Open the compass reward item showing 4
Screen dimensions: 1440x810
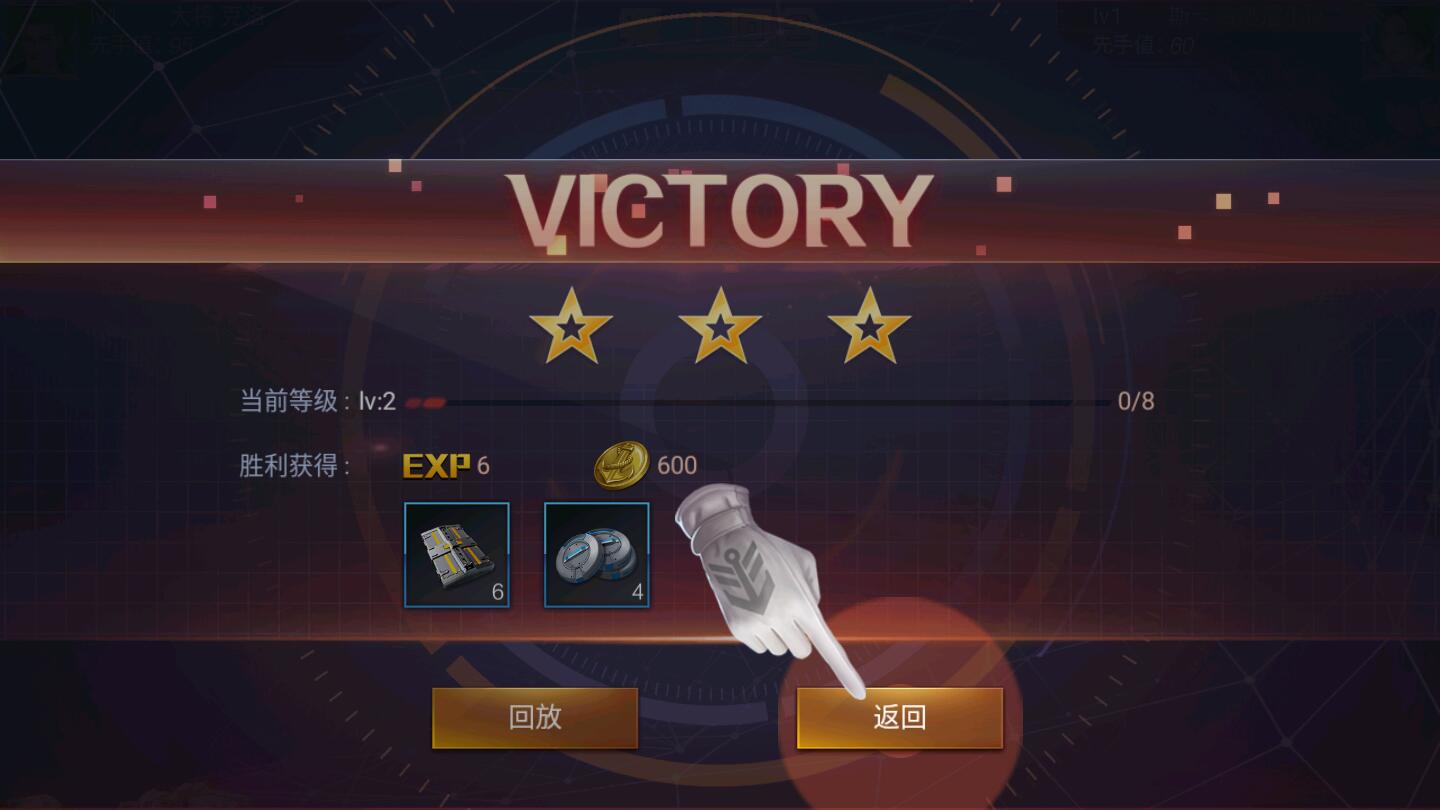[596, 554]
